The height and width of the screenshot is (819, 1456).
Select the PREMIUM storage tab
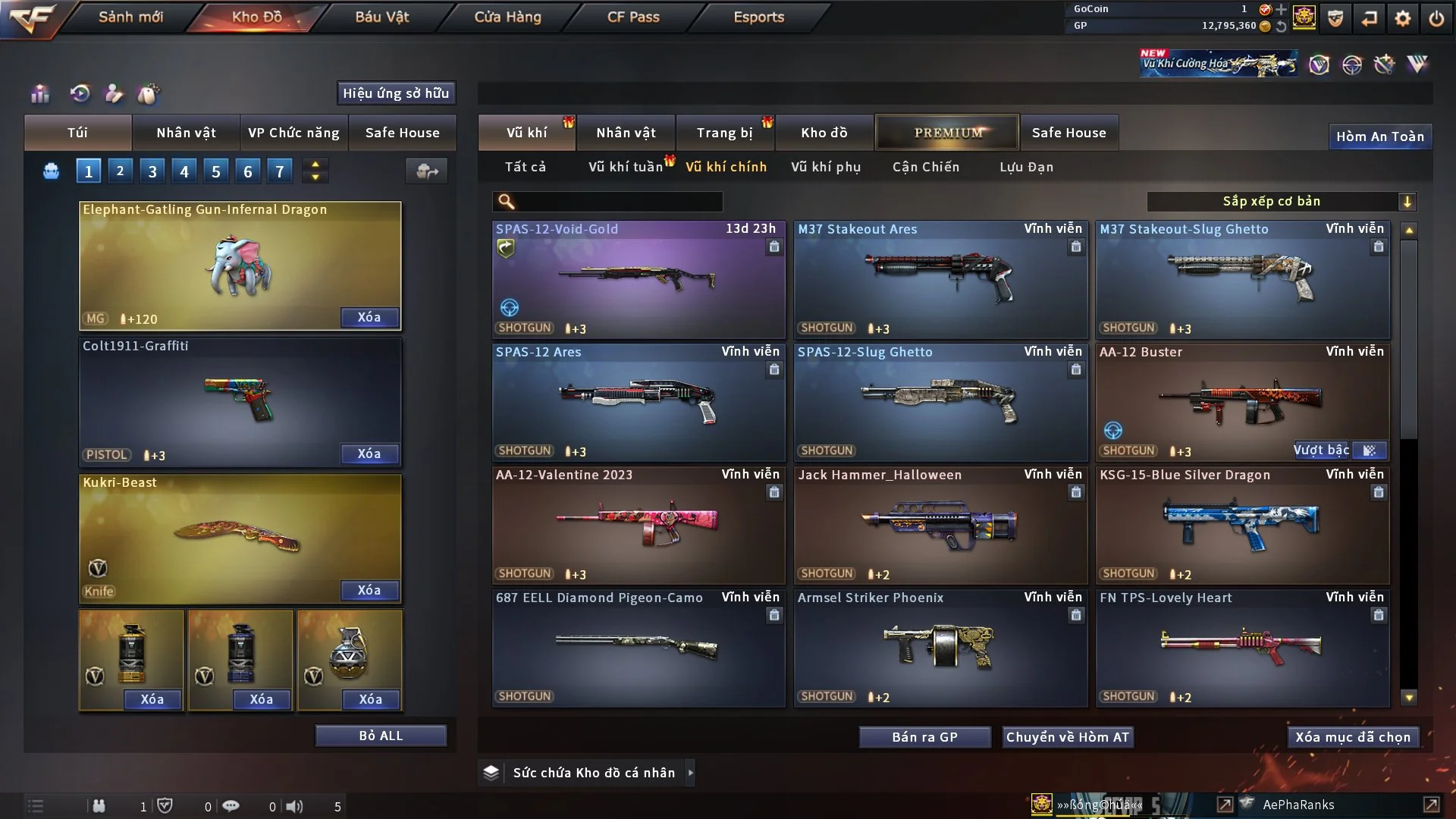[948, 133]
